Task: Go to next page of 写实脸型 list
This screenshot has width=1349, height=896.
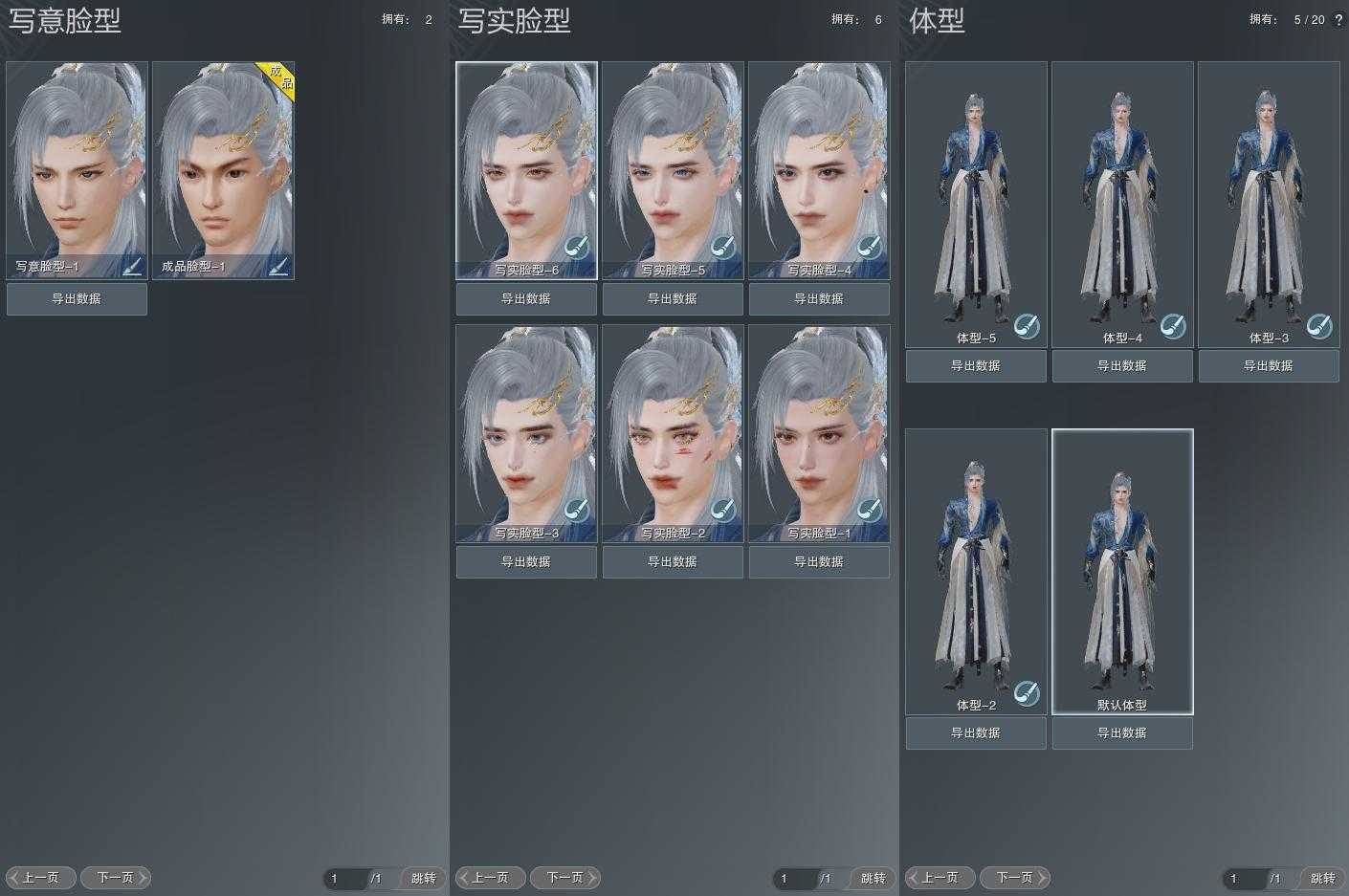Action: (564, 878)
